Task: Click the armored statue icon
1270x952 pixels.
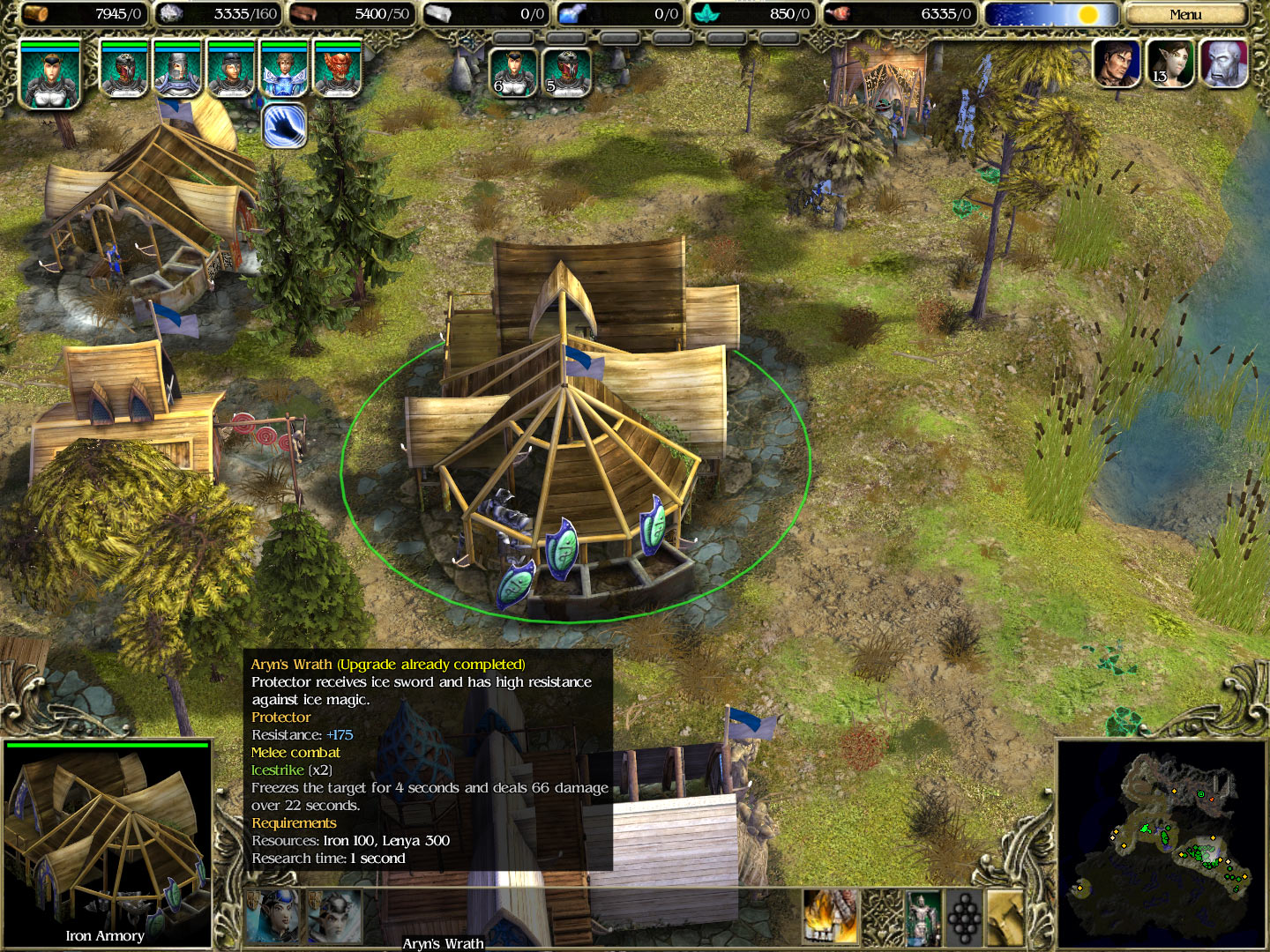Action: (923, 917)
